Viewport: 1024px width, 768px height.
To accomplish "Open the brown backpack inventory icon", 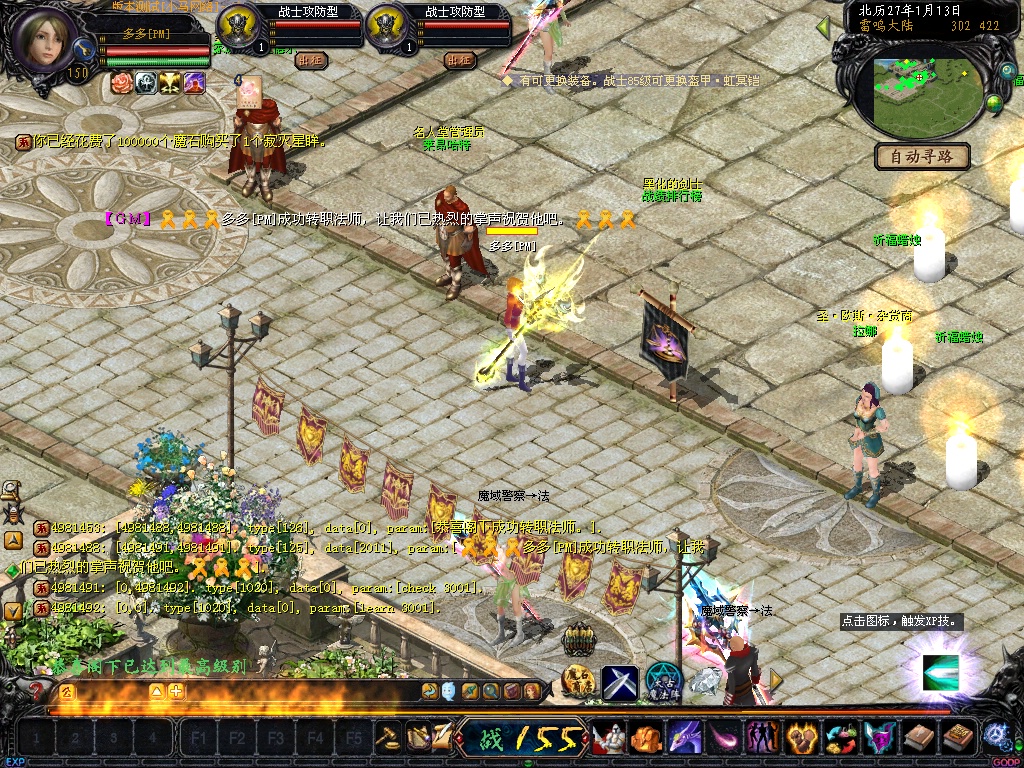I will [x=919, y=738].
